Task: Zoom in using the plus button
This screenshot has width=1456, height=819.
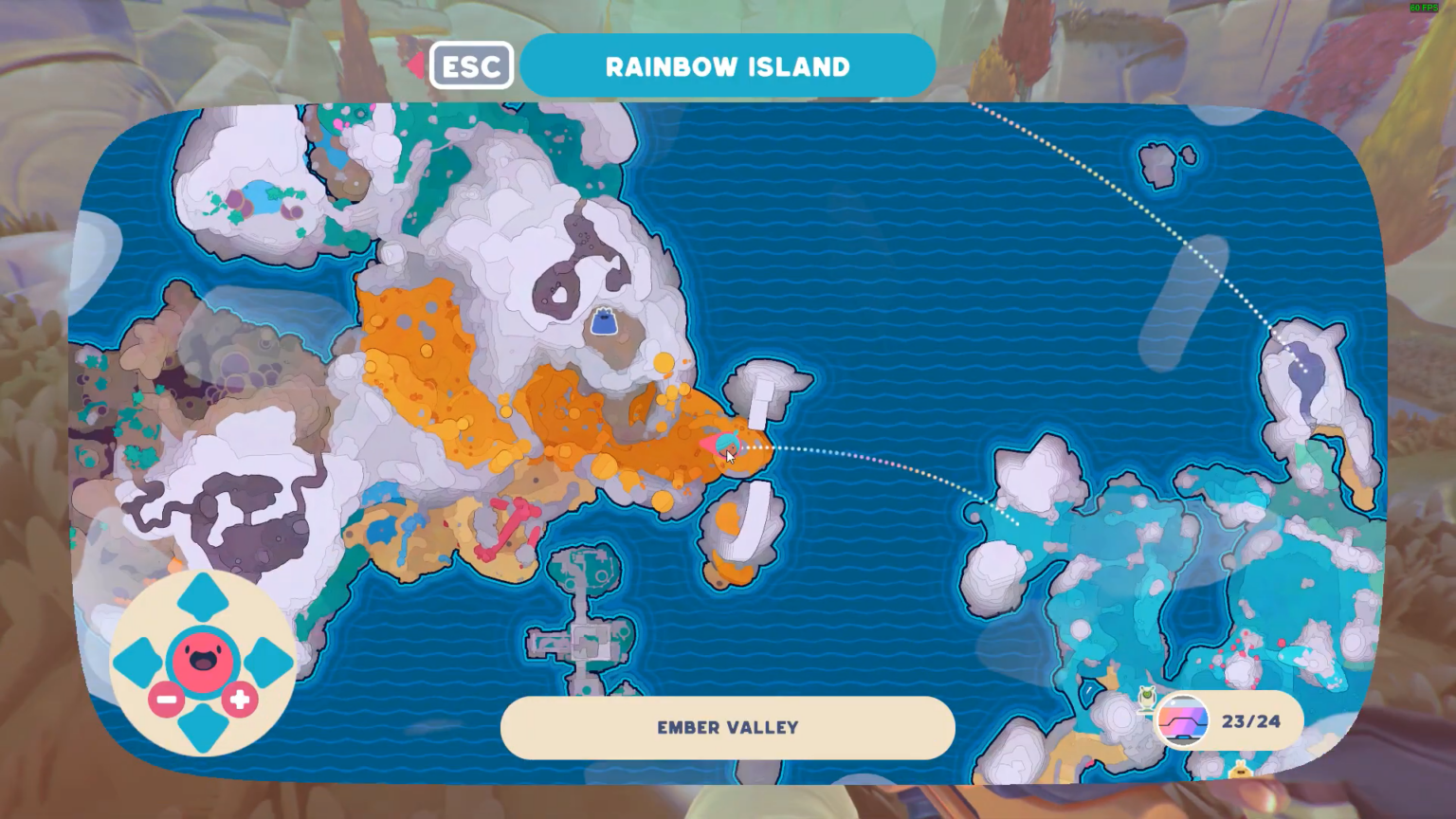Action: [240, 701]
